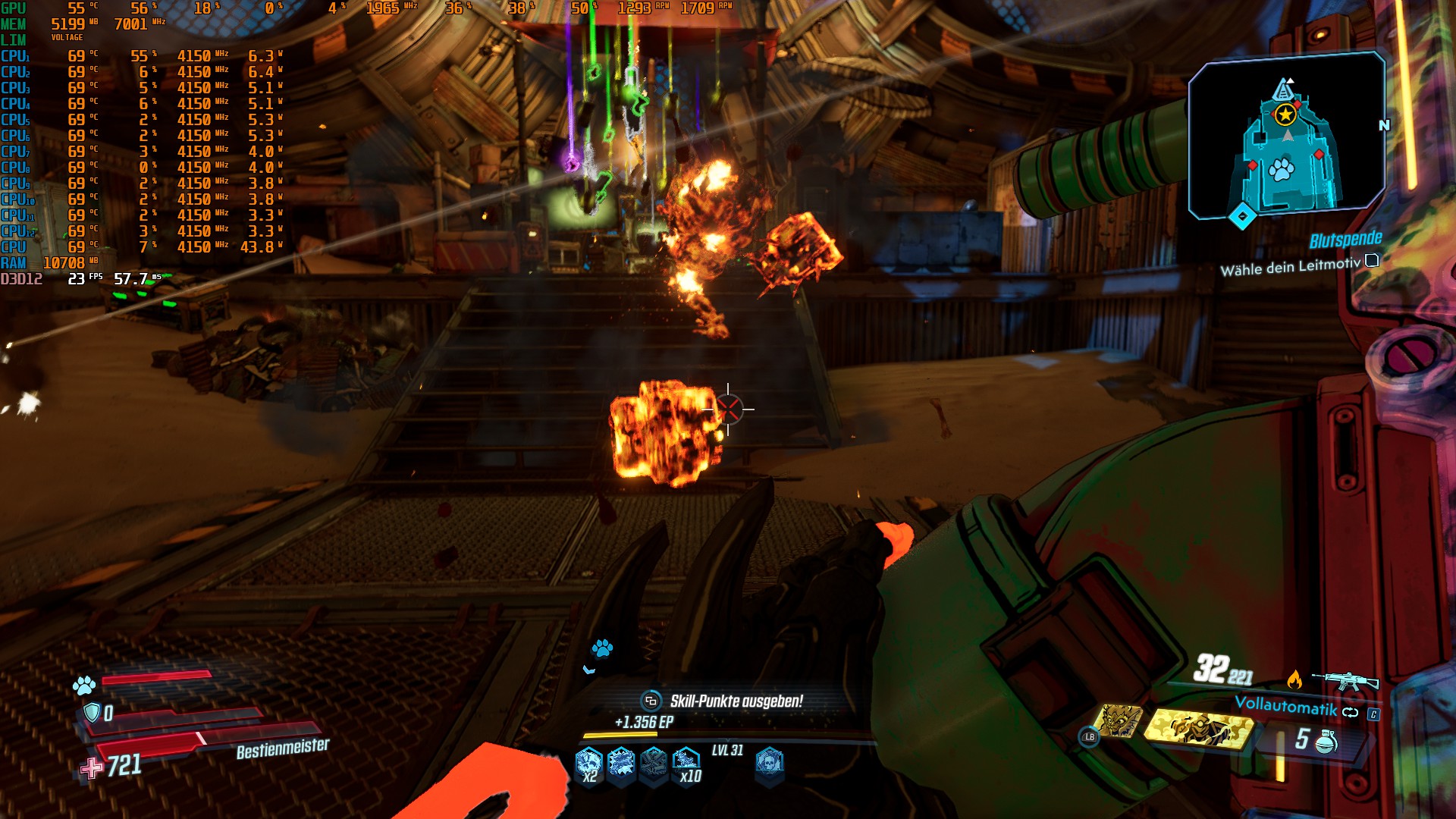The width and height of the screenshot is (1456, 819).
Task: Tick the 'Wähle dein Leitmotiv' objective checkbox
Action: pyautogui.click(x=1372, y=261)
